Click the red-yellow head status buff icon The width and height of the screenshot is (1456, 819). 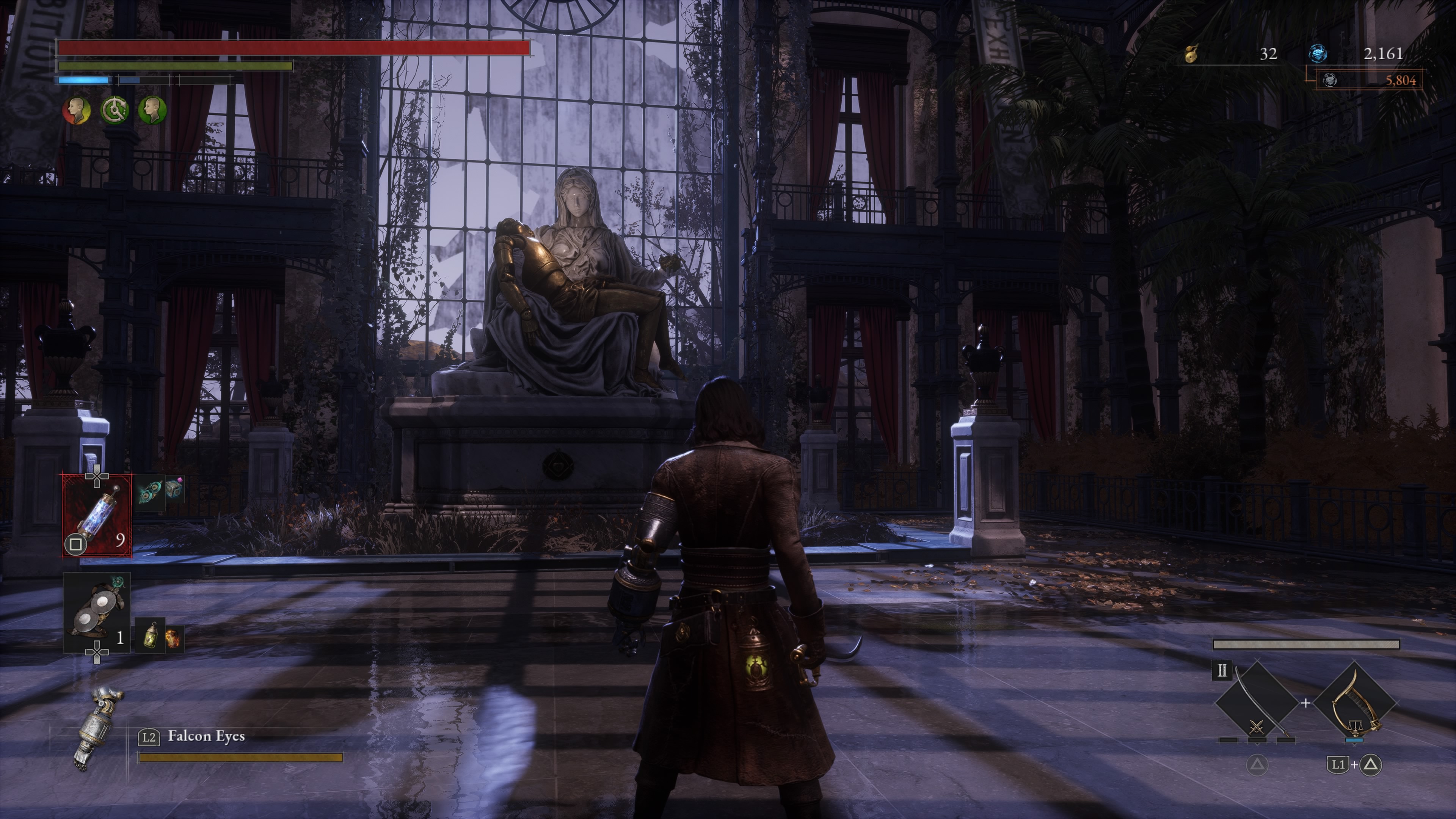77,110
